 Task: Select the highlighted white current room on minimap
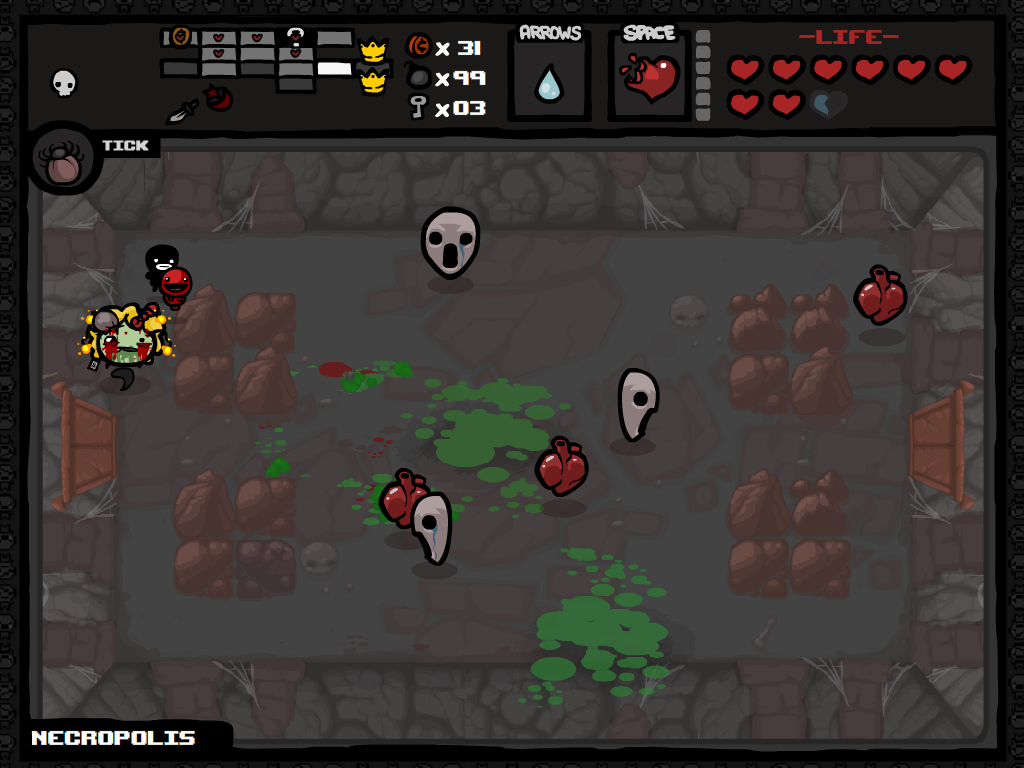pyautogui.click(x=335, y=69)
